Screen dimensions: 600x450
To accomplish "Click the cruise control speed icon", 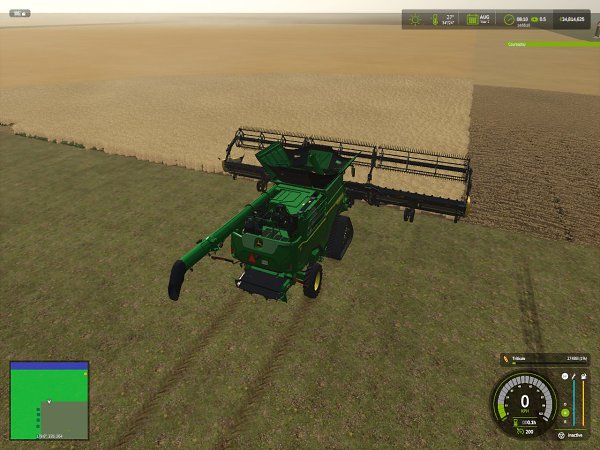I will [x=519, y=432].
